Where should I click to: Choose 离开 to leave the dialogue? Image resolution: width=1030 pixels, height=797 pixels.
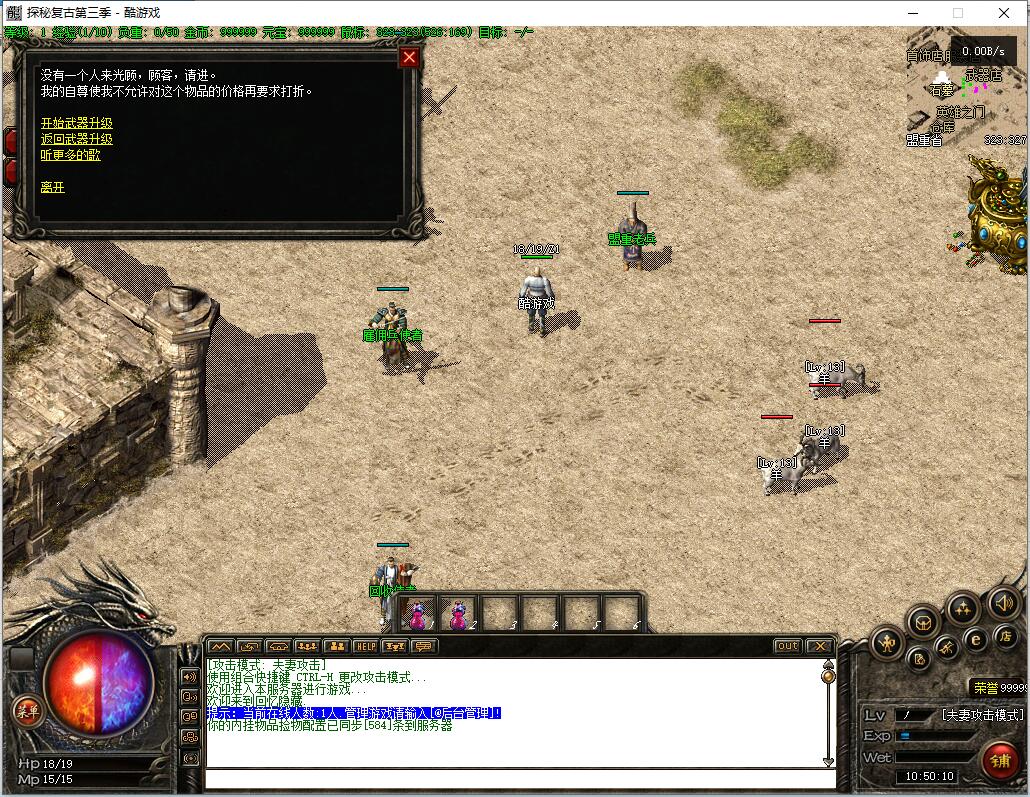pos(52,187)
